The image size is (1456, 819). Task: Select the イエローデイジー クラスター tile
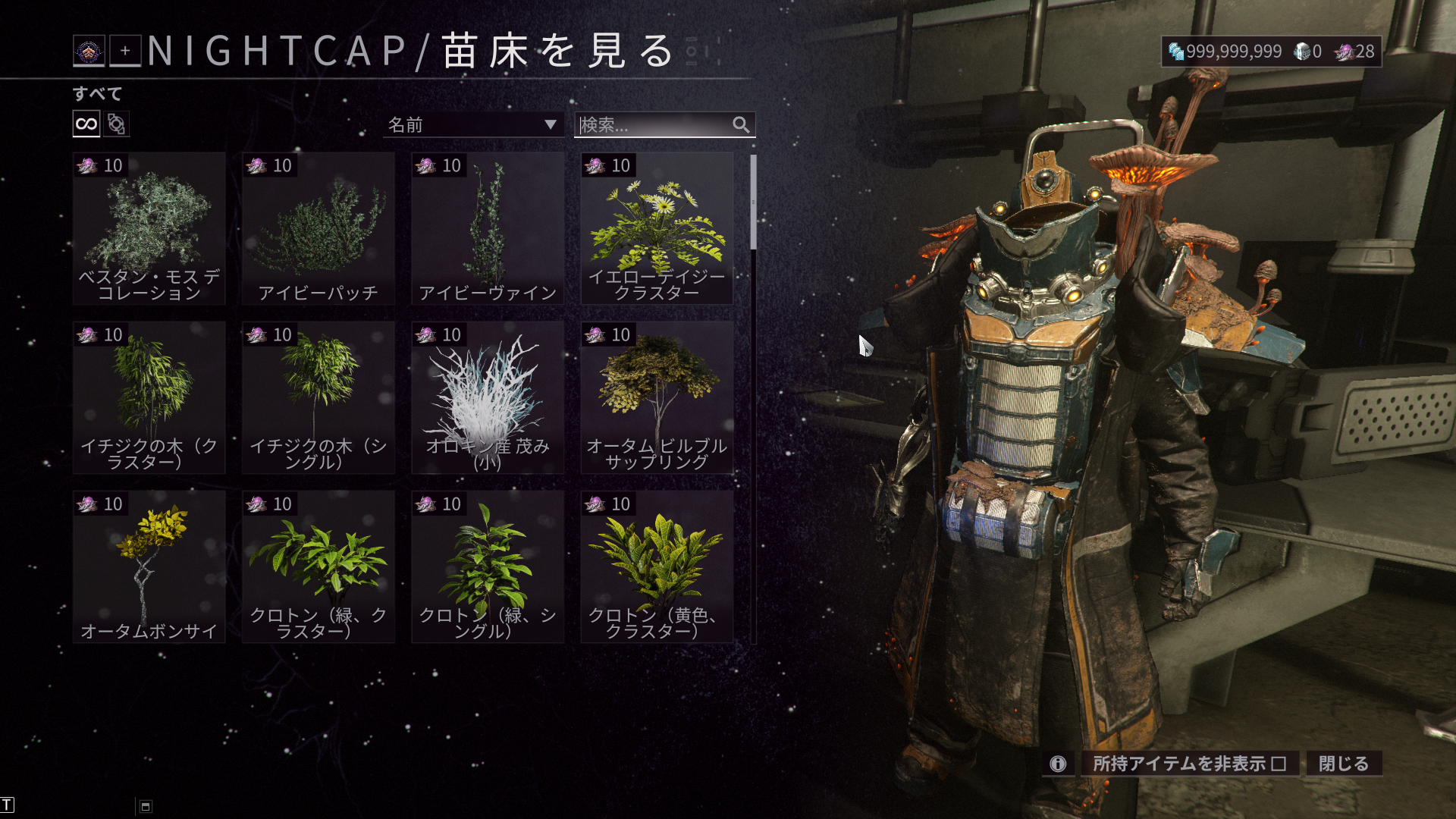coord(657,228)
